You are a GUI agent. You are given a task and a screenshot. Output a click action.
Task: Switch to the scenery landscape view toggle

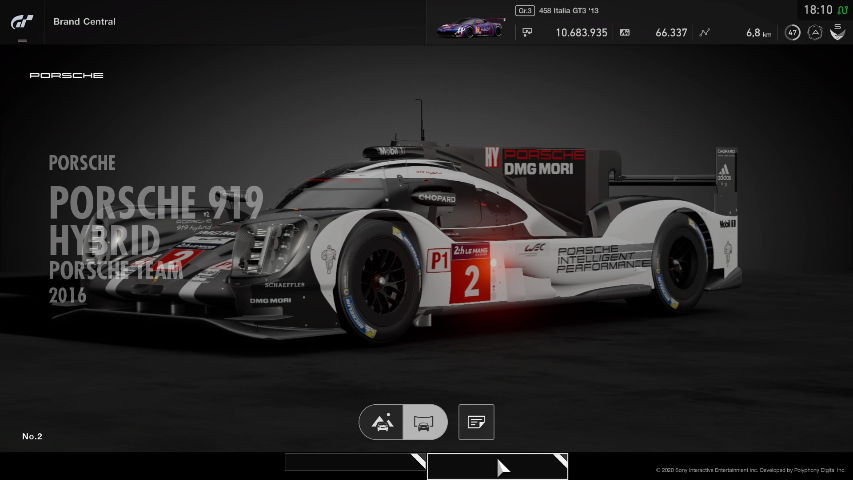coord(382,423)
